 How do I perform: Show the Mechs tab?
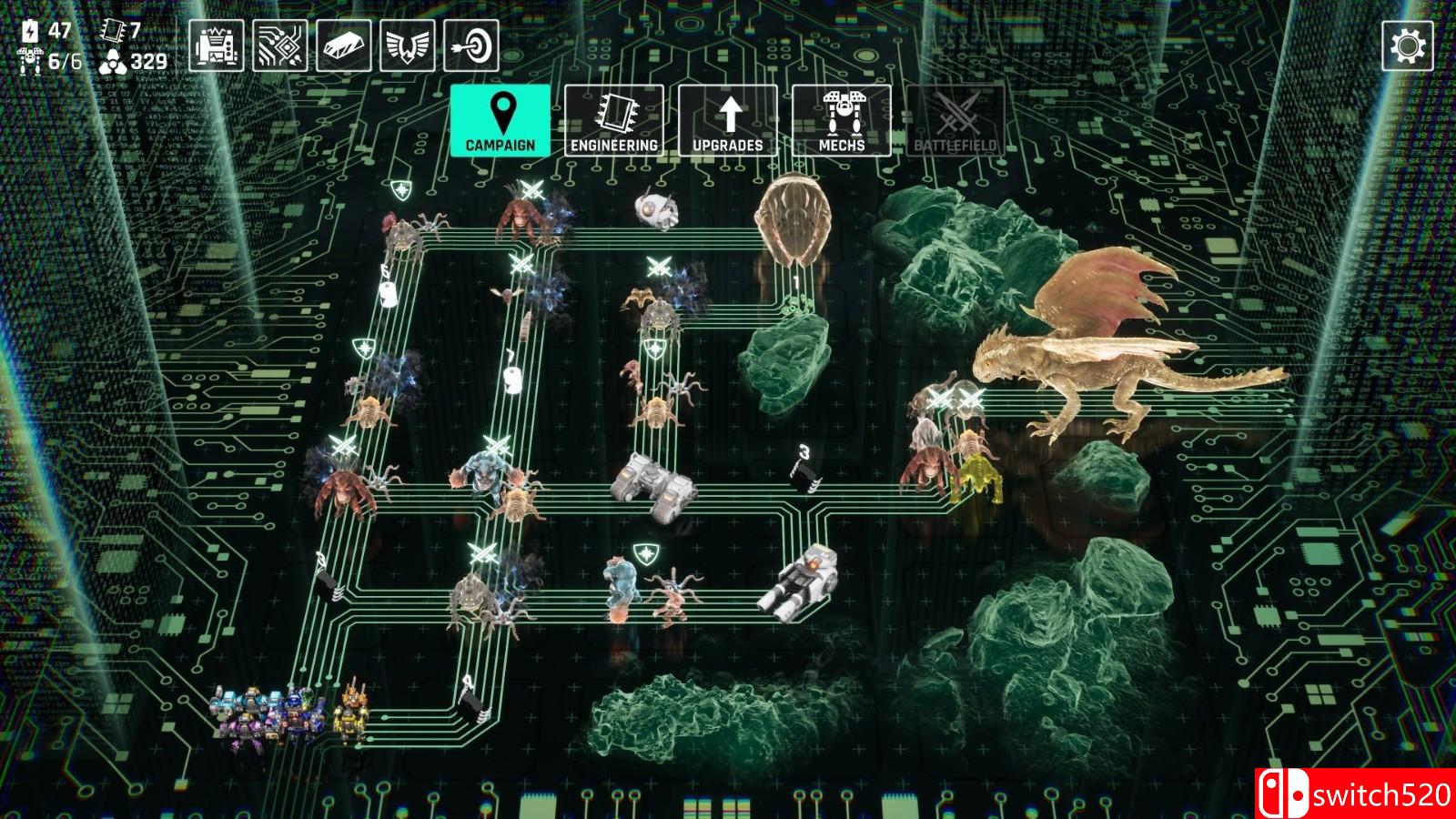(x=842, y=121)
